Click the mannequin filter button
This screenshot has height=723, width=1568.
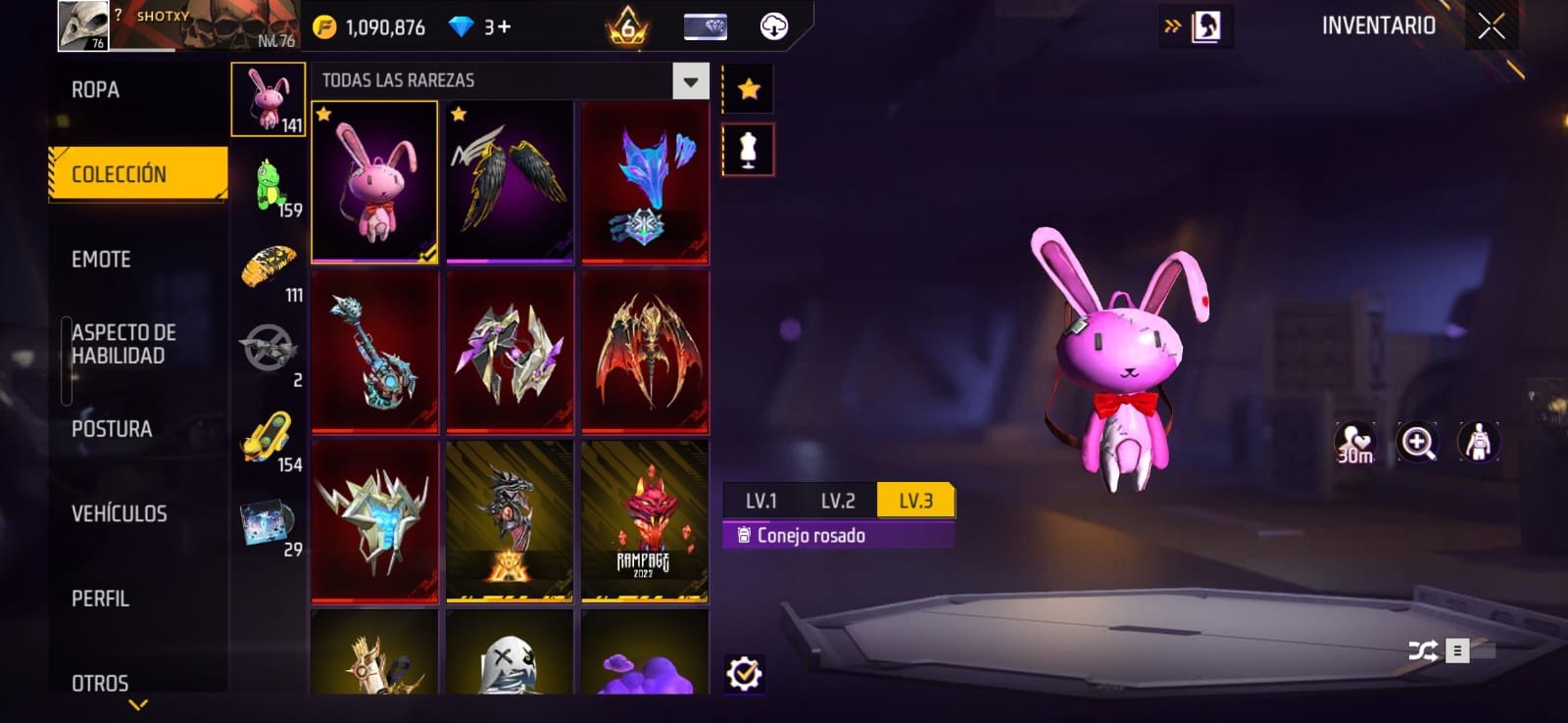point(748,150)
